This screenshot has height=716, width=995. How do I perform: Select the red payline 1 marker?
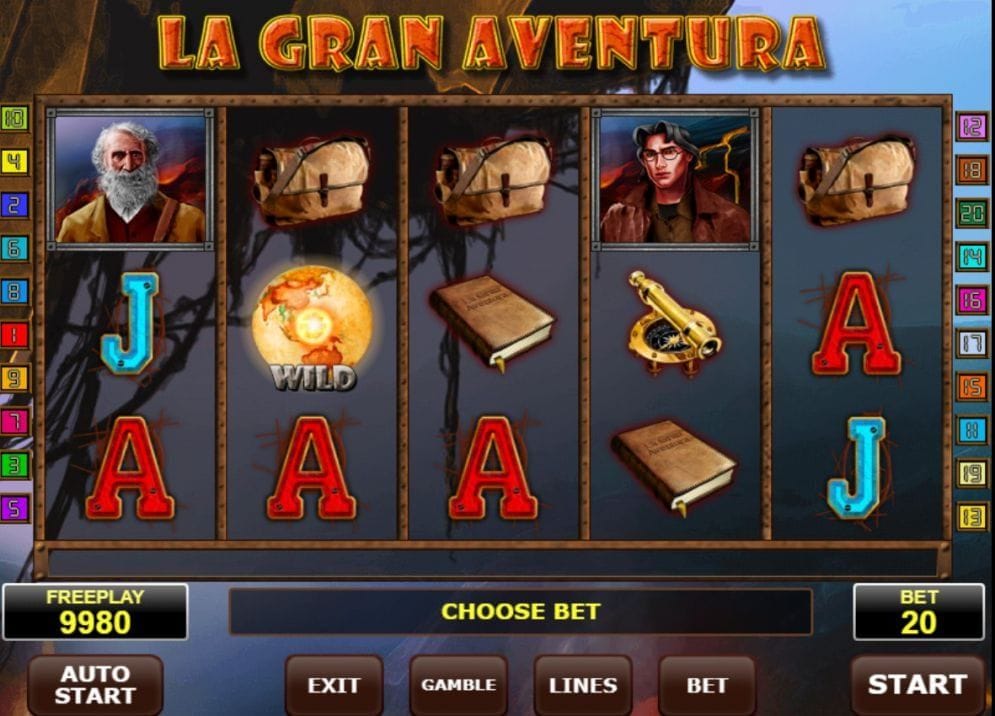coord(15,335)
